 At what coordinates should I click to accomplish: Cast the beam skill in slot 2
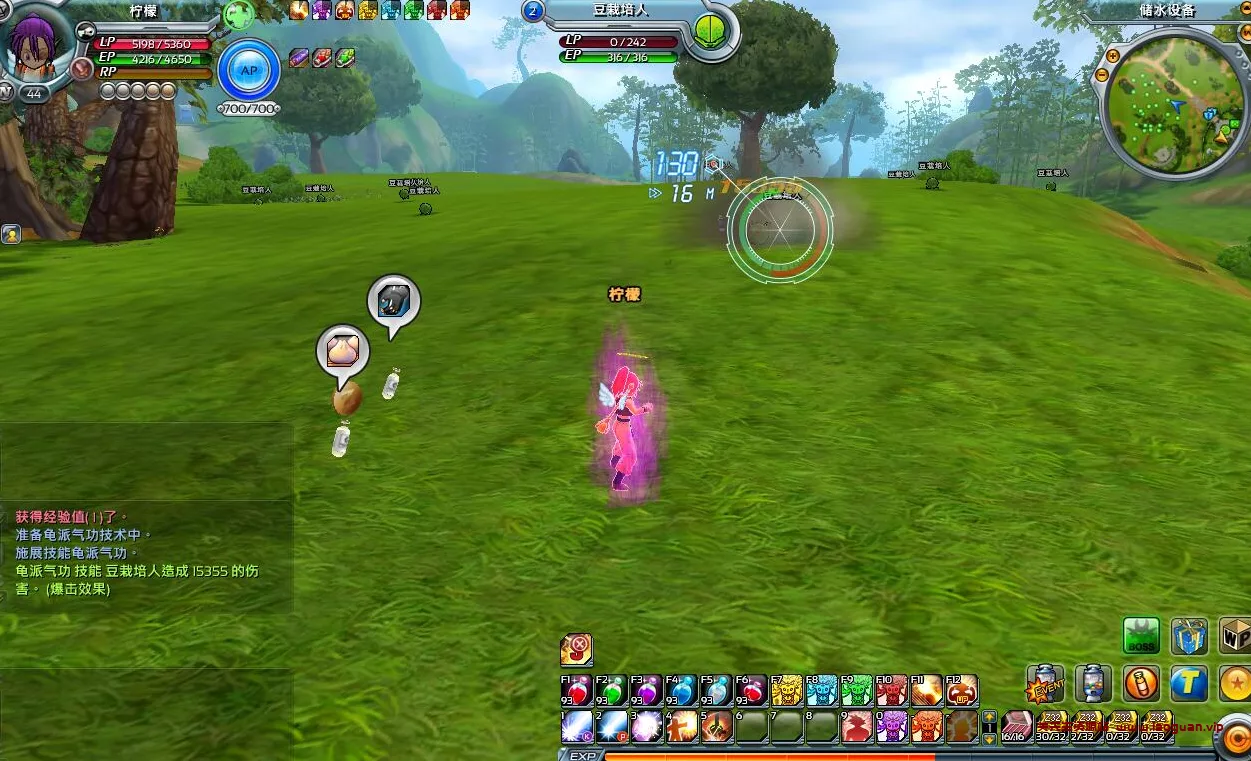612,726
